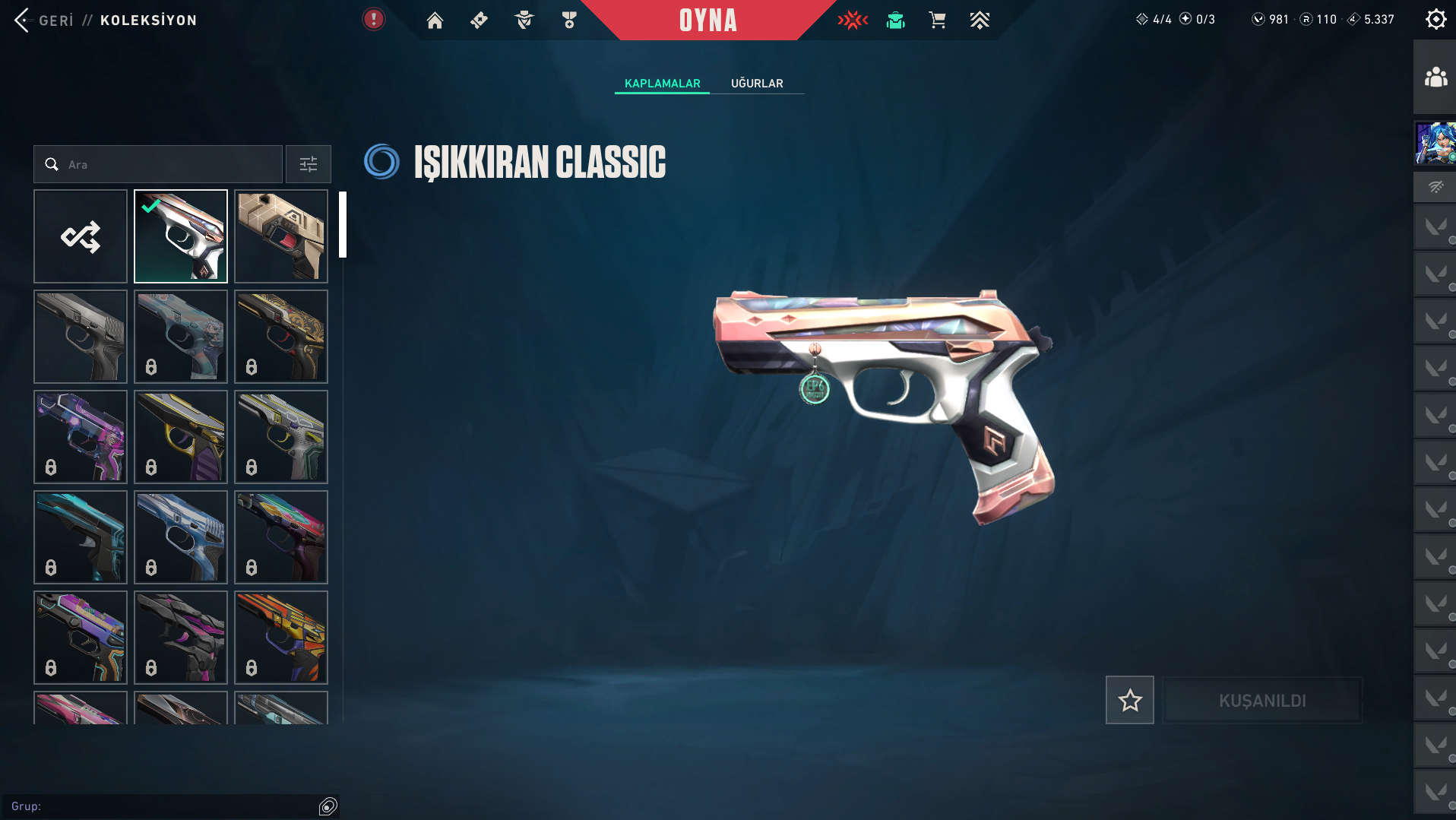This screenshot has width=1456, height=820.
Task: Click the red exclamation alert icon
Action: click(373, 20)
